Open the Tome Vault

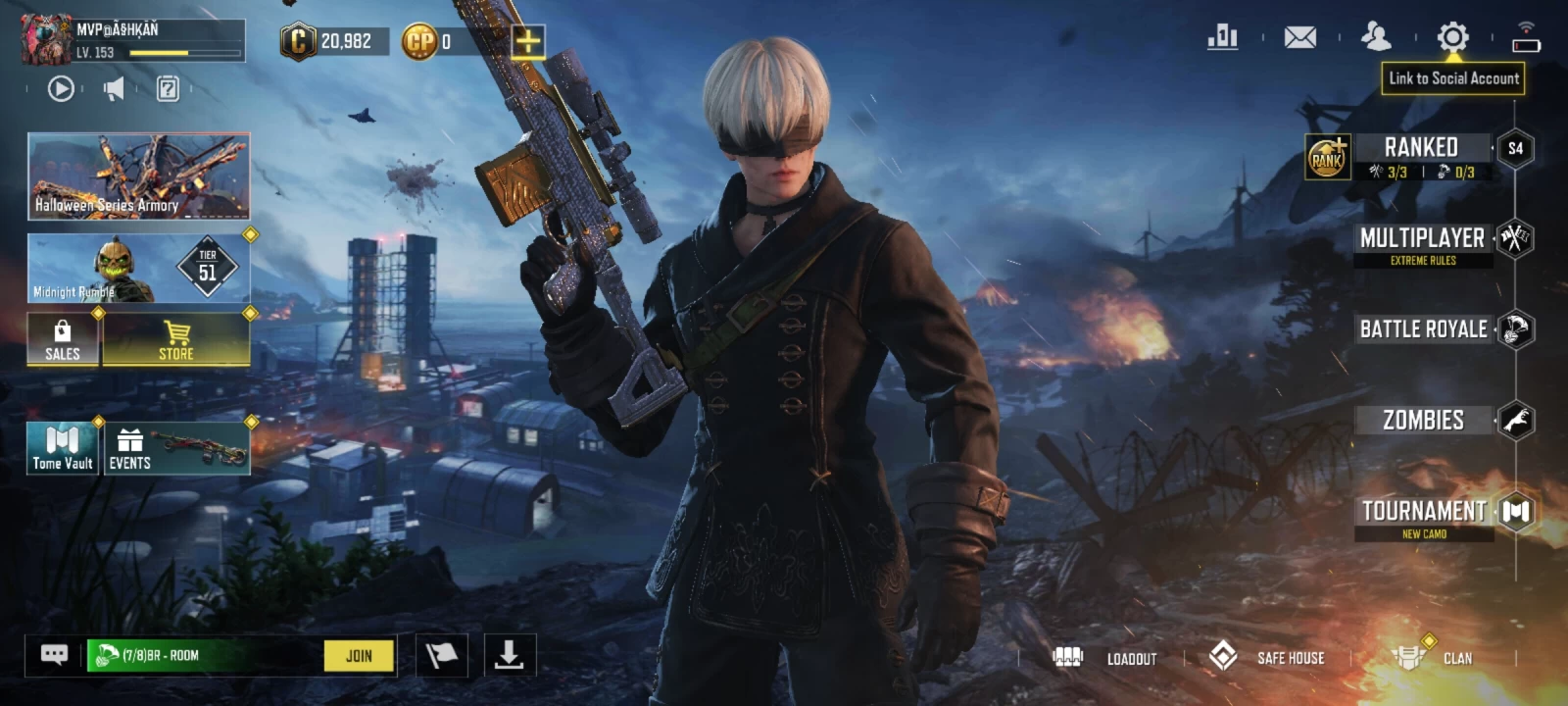63,448
